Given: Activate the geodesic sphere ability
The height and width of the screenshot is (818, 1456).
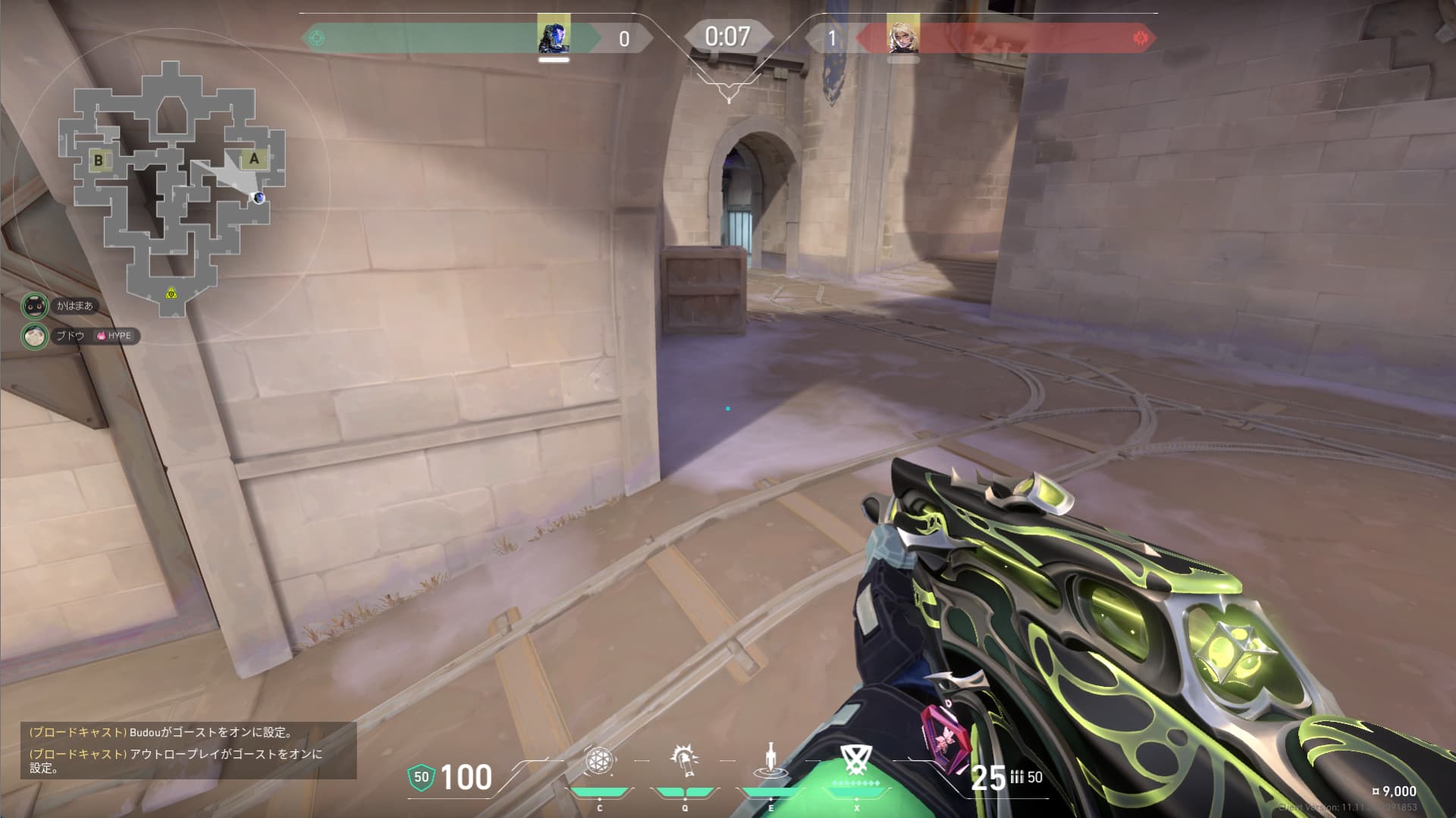Looking at the screenshot, I should tap(599, 761).
